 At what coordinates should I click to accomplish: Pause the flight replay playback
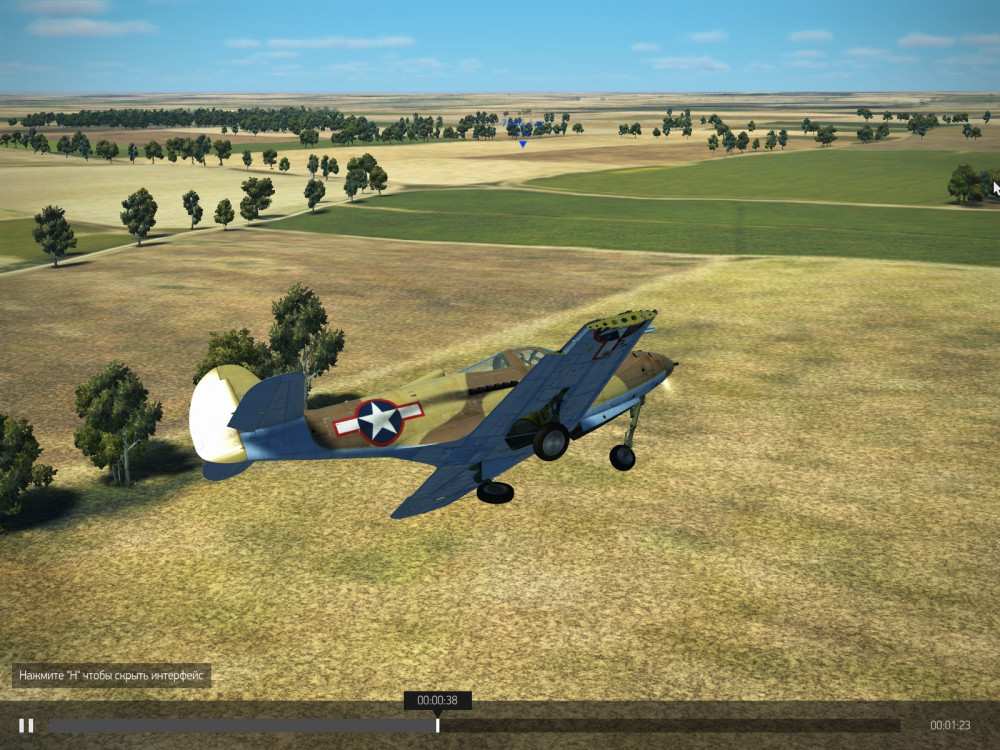click(26, 725)
